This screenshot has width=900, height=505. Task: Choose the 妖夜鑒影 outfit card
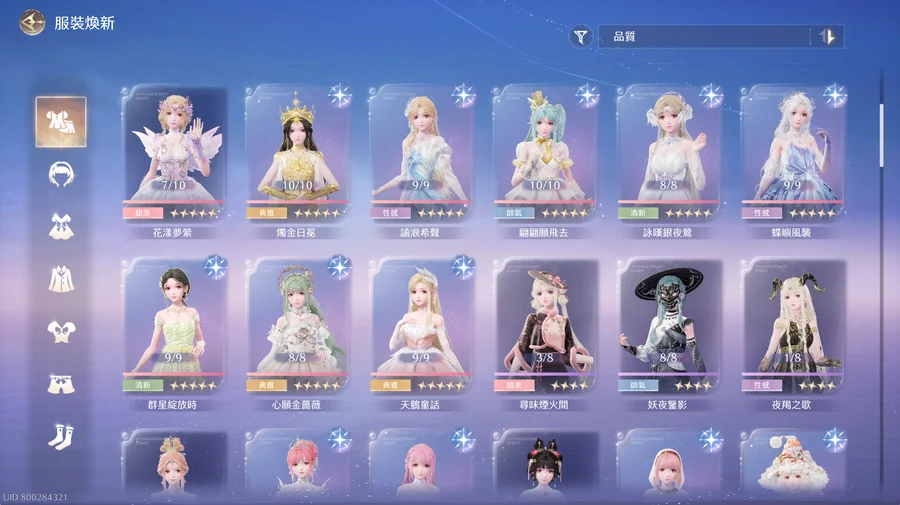click(x=669, y=326)
